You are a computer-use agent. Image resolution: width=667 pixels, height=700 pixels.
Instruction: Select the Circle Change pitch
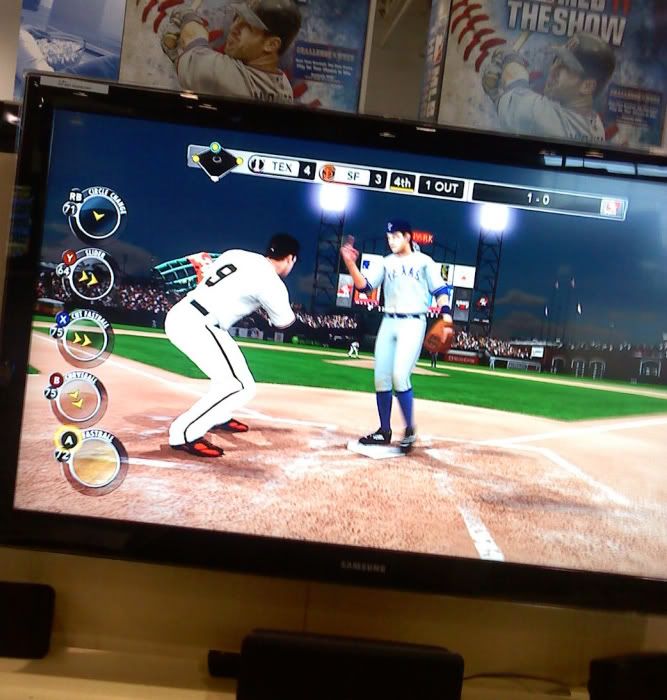[x=97, y=214]
